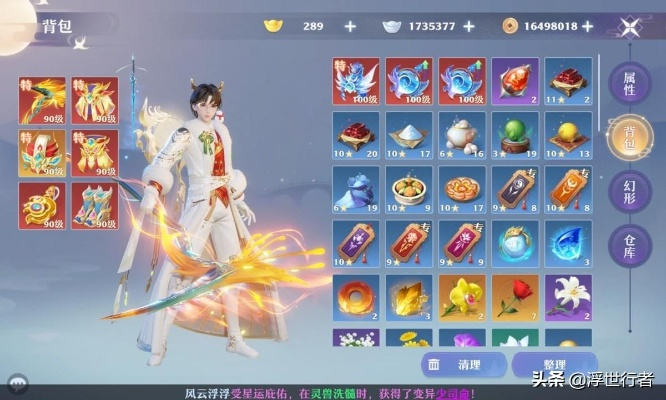The image size is (666, 400).
Task: Add silver ingots using its plus button
Action: pyautogui.click(x=471, y=25)
